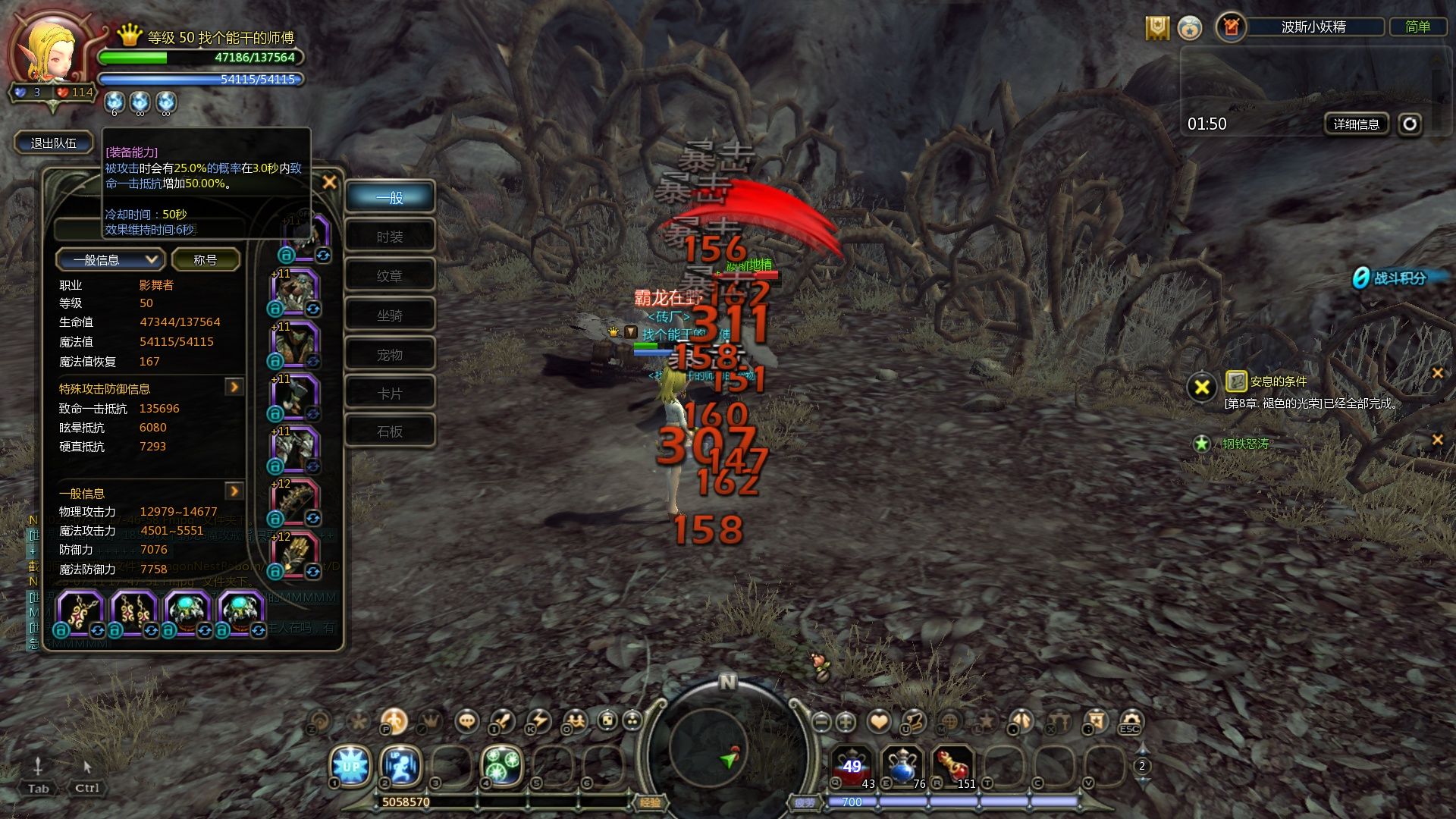
Task: Switch to the 纹章 crest tab
Action: click(390, 276)
